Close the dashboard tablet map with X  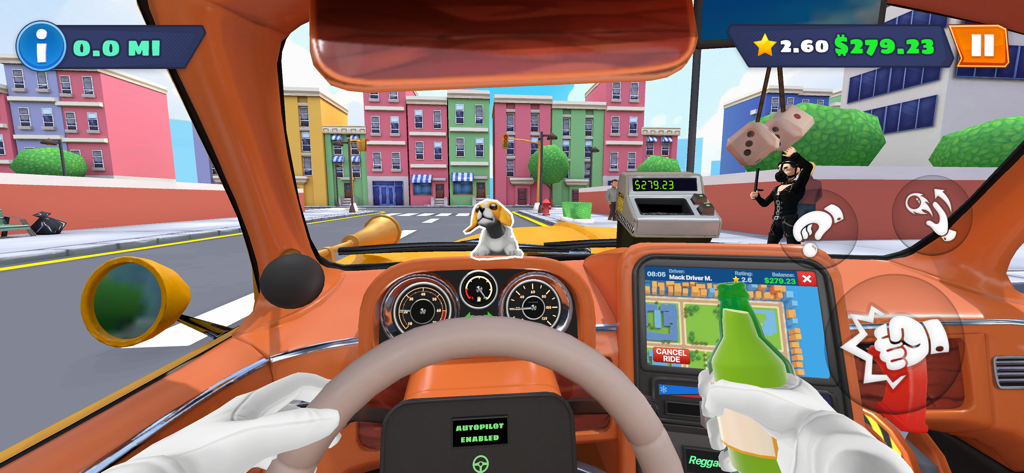[806, 279]
